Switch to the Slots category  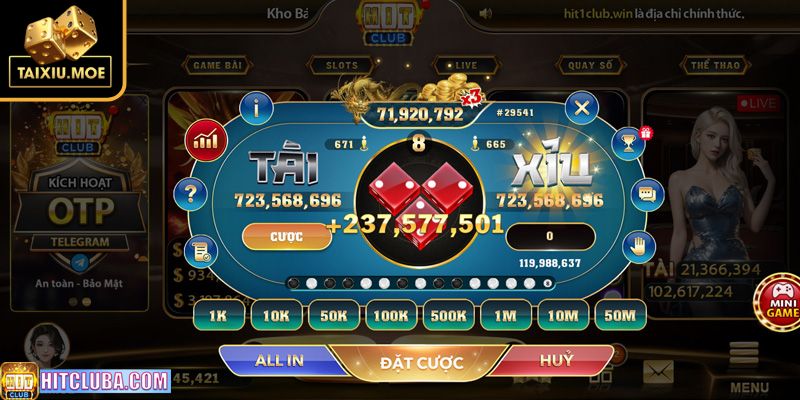342,65
